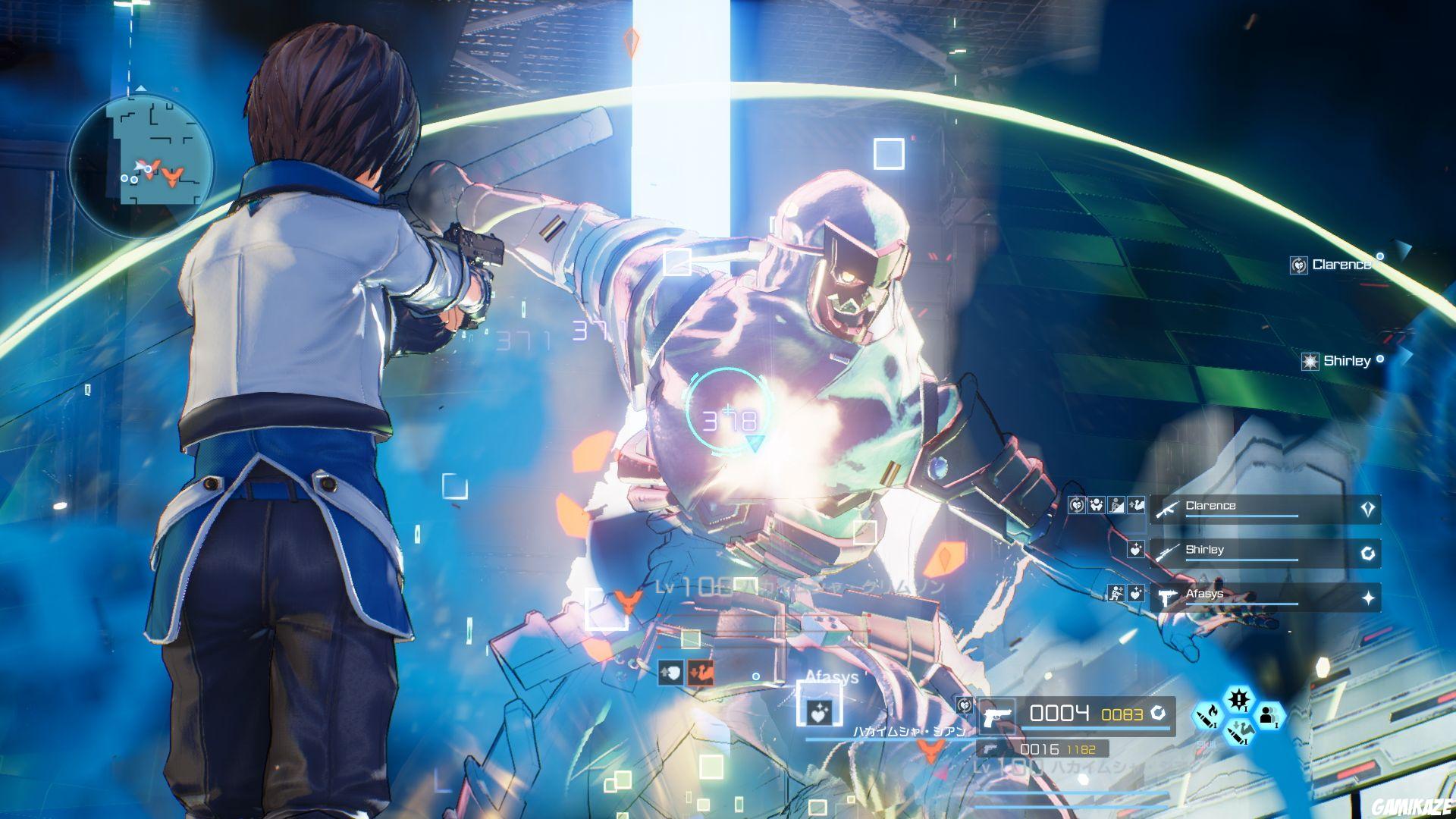Select the submachine gun icon beside Afasys

pos(1167,598)
